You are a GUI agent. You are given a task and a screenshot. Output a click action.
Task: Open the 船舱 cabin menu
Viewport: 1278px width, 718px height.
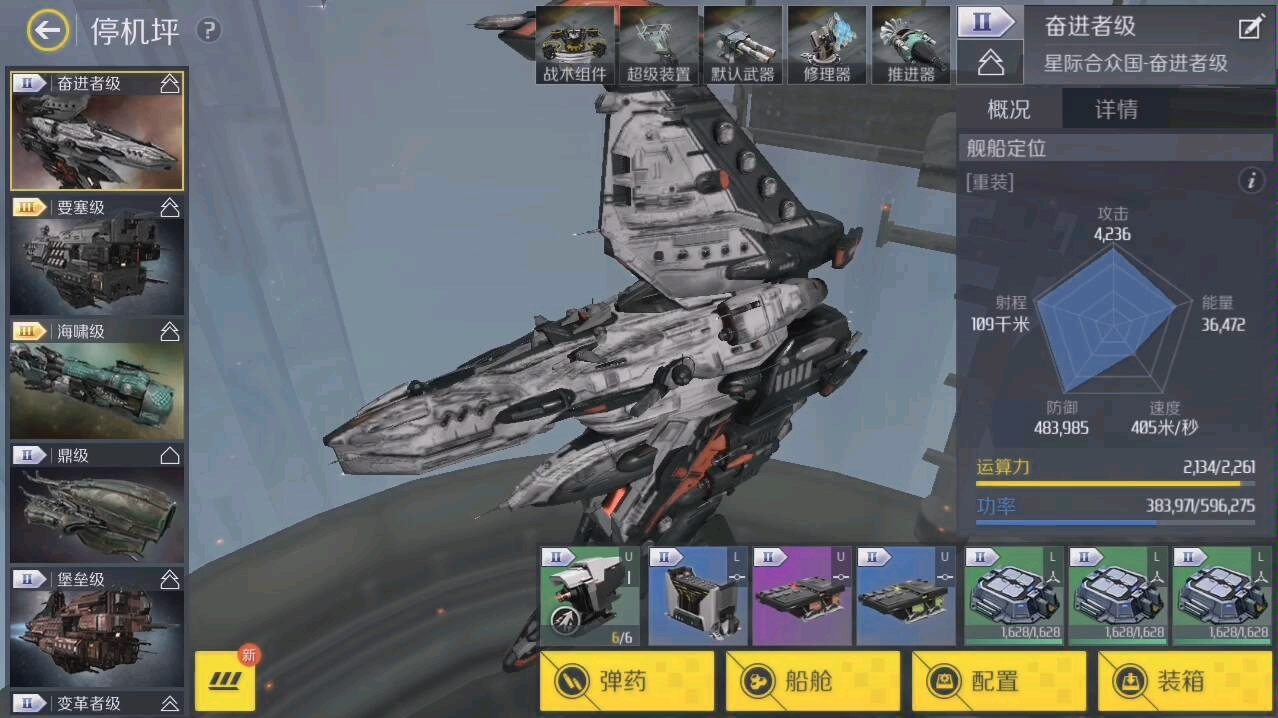pos(813,681)
